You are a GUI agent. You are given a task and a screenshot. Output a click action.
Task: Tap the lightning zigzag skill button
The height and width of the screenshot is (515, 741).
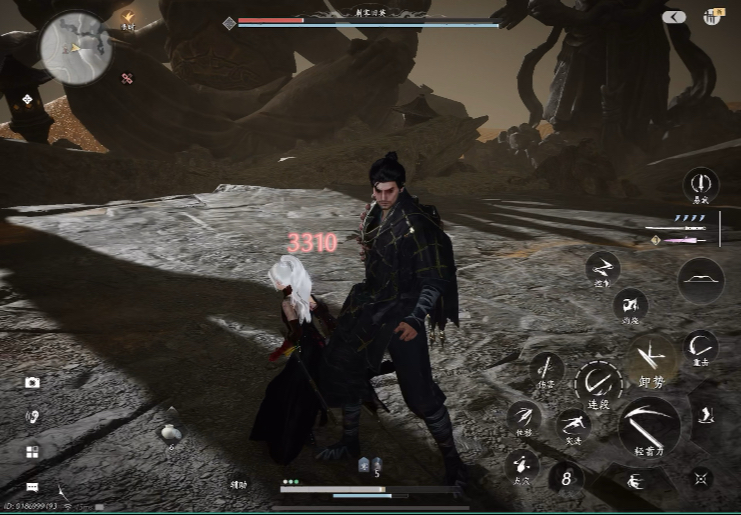point(603,267)
